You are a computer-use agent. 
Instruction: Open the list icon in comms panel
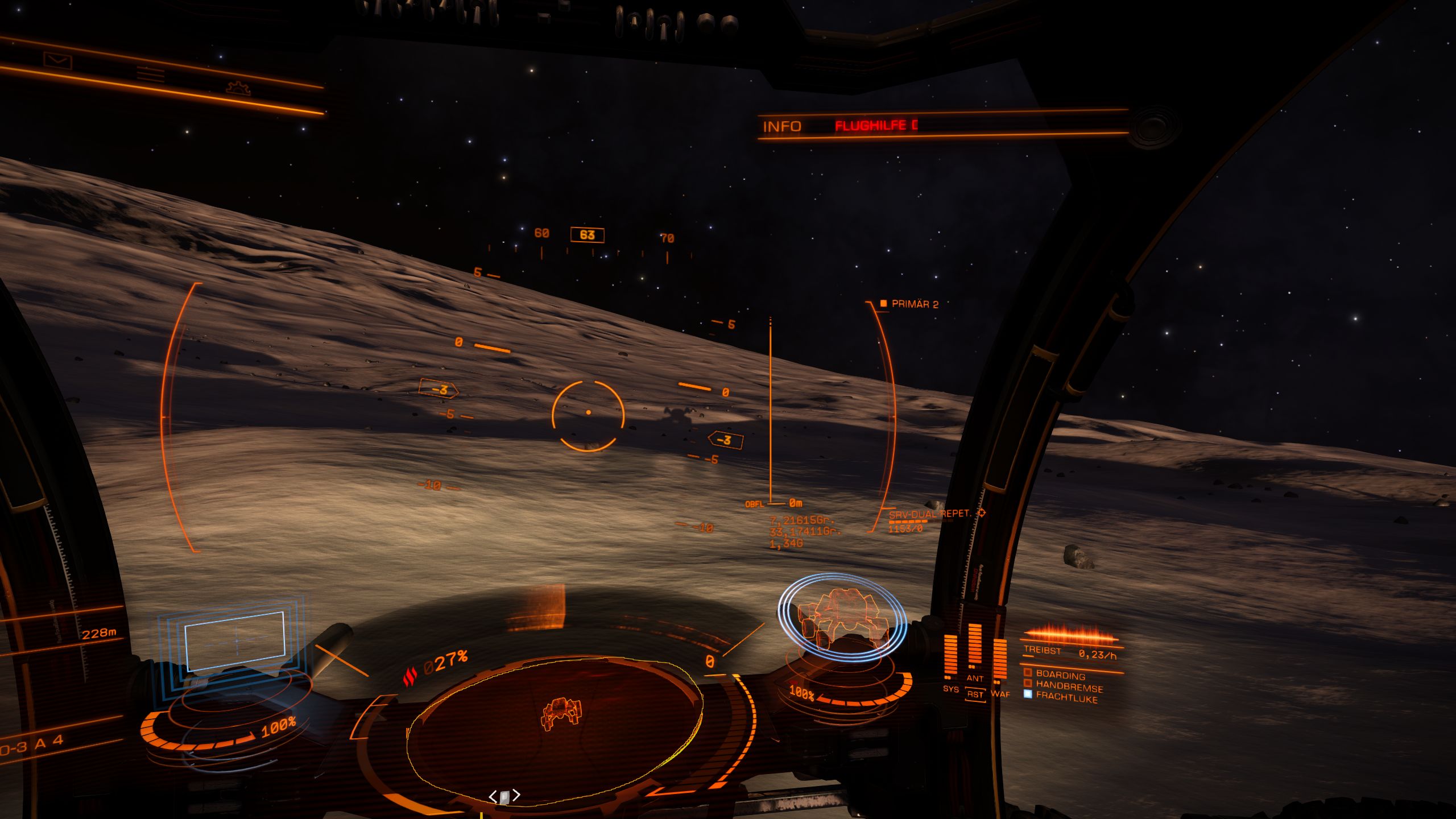pos(151,75)
